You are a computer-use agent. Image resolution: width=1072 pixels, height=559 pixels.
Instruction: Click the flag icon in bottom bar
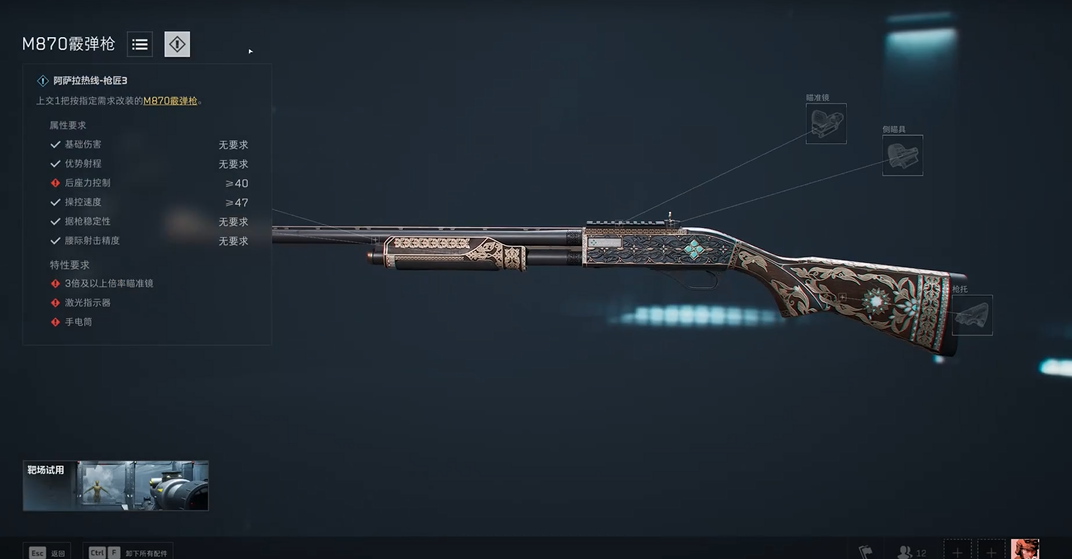pyautogui.click(x=866, y=551)
